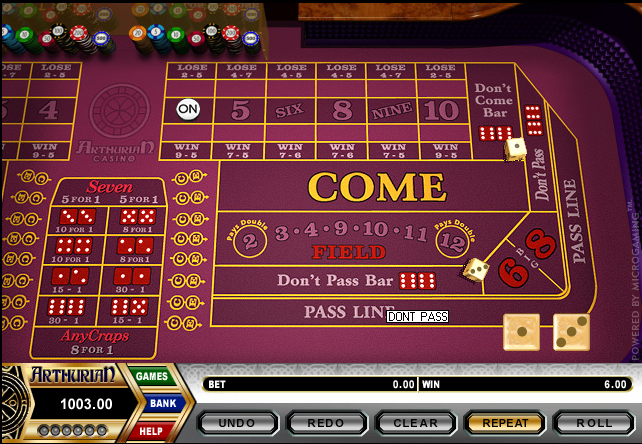Place a bet on the COME area
Image resolution: width=642 pixels, height=444 pixels.
pyautogui.click(x=376, y=187)
